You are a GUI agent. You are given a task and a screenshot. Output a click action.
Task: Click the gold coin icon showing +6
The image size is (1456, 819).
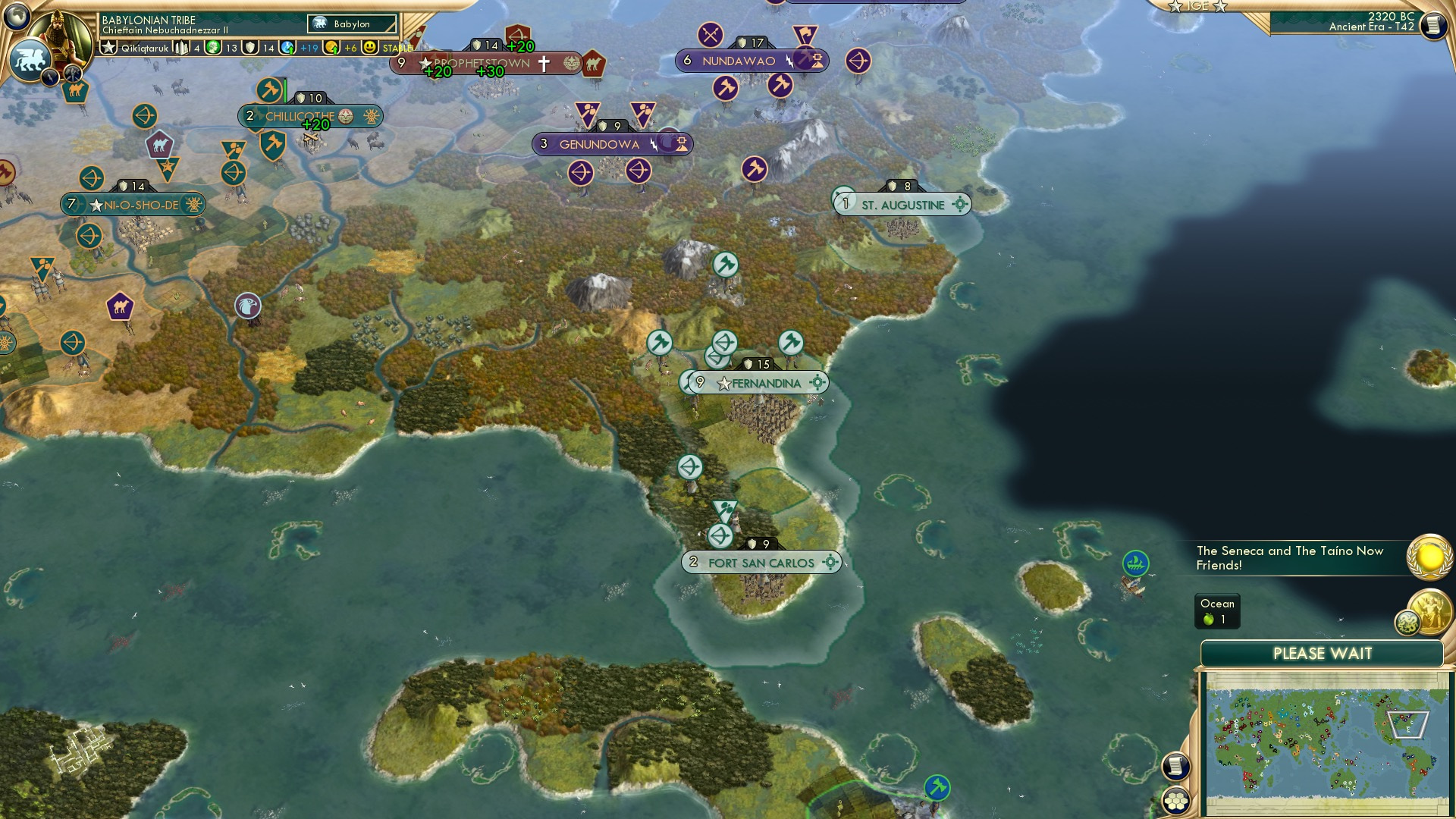(331, 48)
